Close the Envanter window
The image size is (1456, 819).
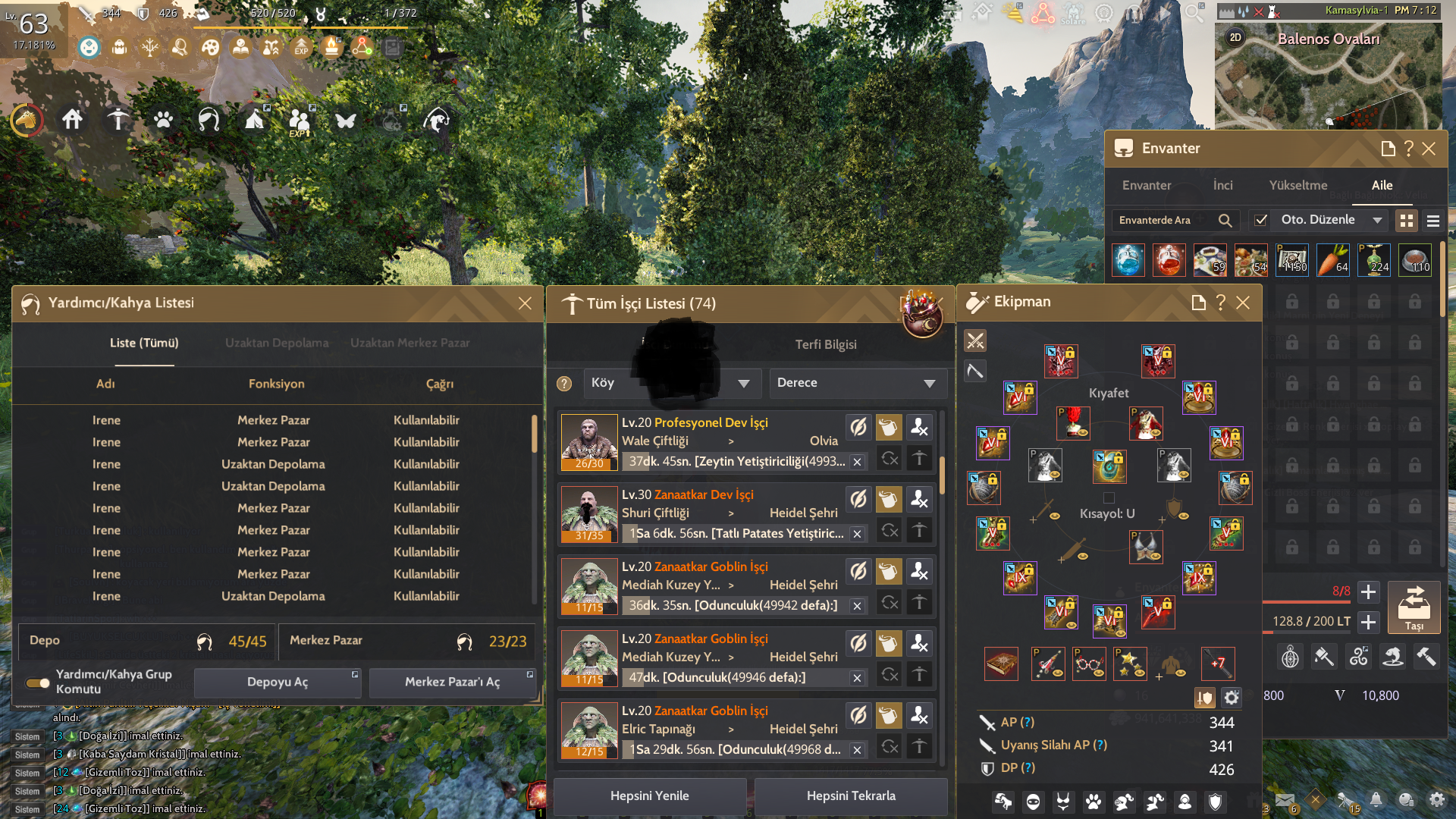pyautogui.click(x=1429, y=149)
